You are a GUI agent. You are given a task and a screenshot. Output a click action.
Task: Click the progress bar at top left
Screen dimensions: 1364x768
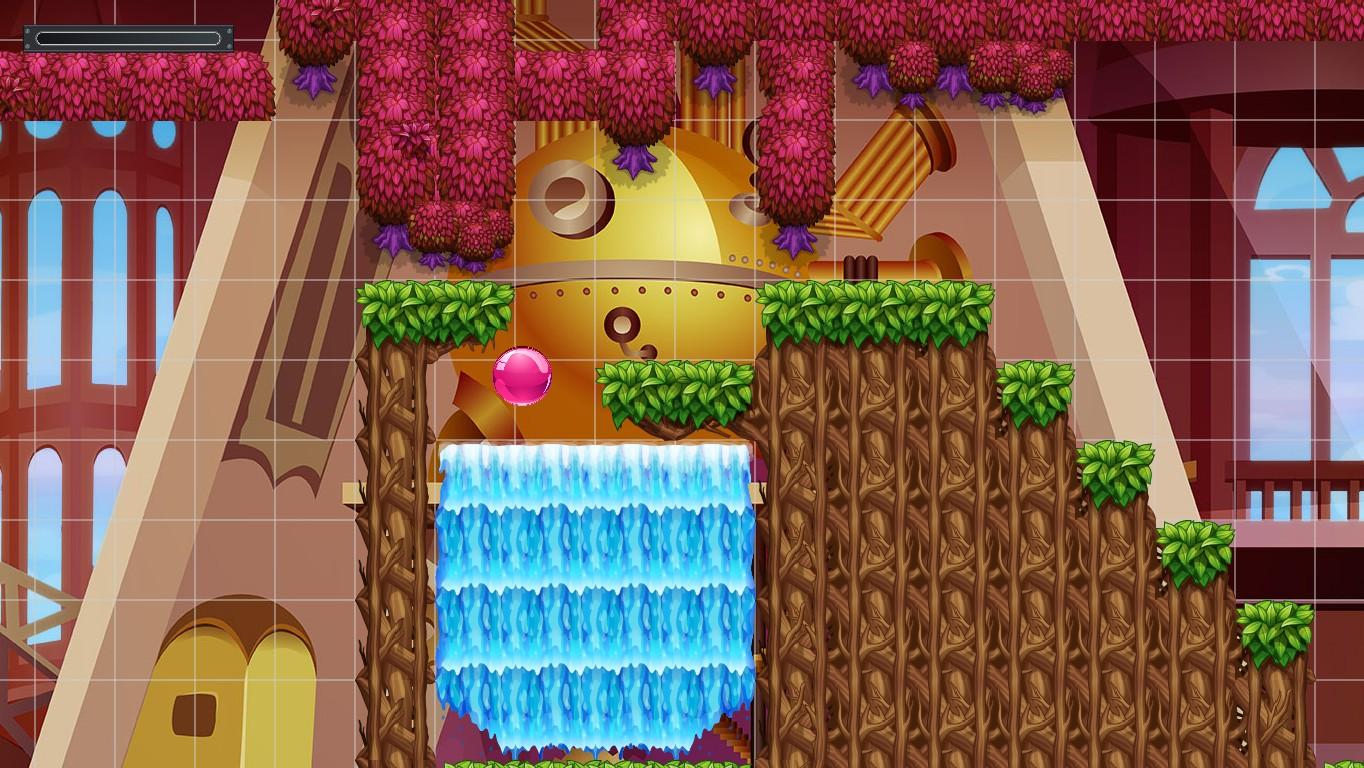click(127, 38)
